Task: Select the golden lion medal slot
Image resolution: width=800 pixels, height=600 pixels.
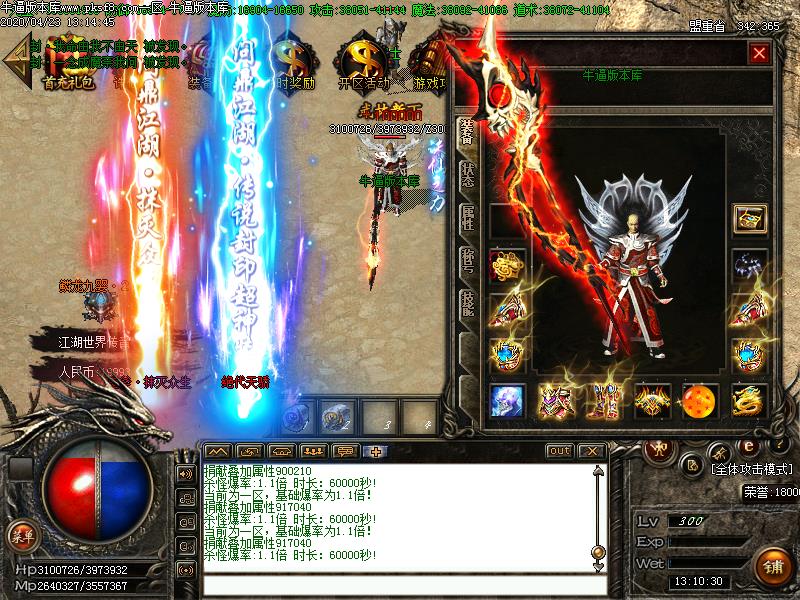Action: (507, 266)
